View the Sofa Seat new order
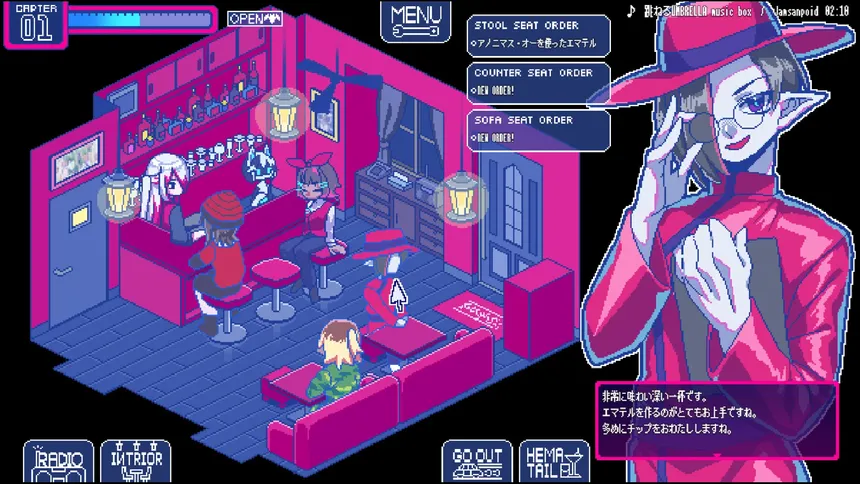The width and height of the screenshot is (860, 484). click(538, 129)
